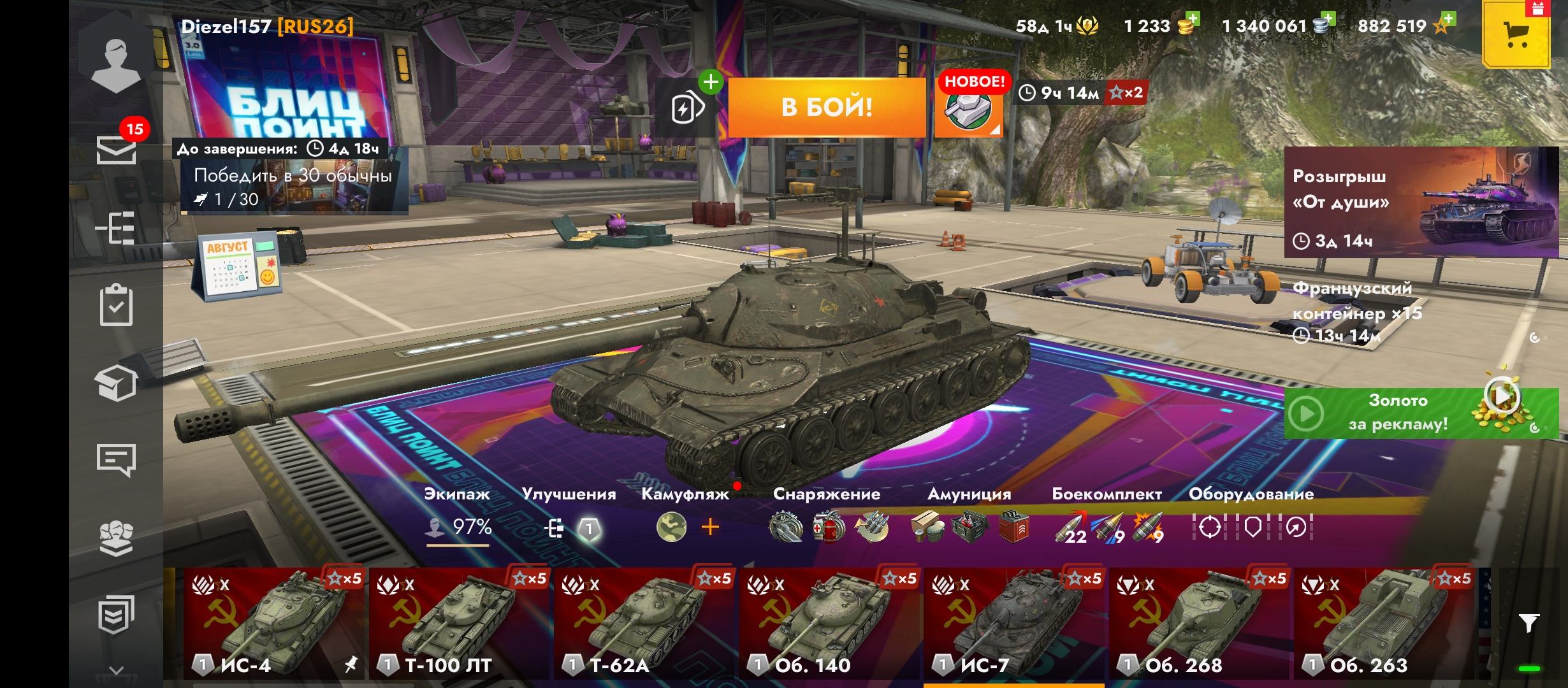The width and height of the screenshot is (1568, 688).
Task: Open the Розыгрыш «От души» event banner
Action: point(1420,203)
